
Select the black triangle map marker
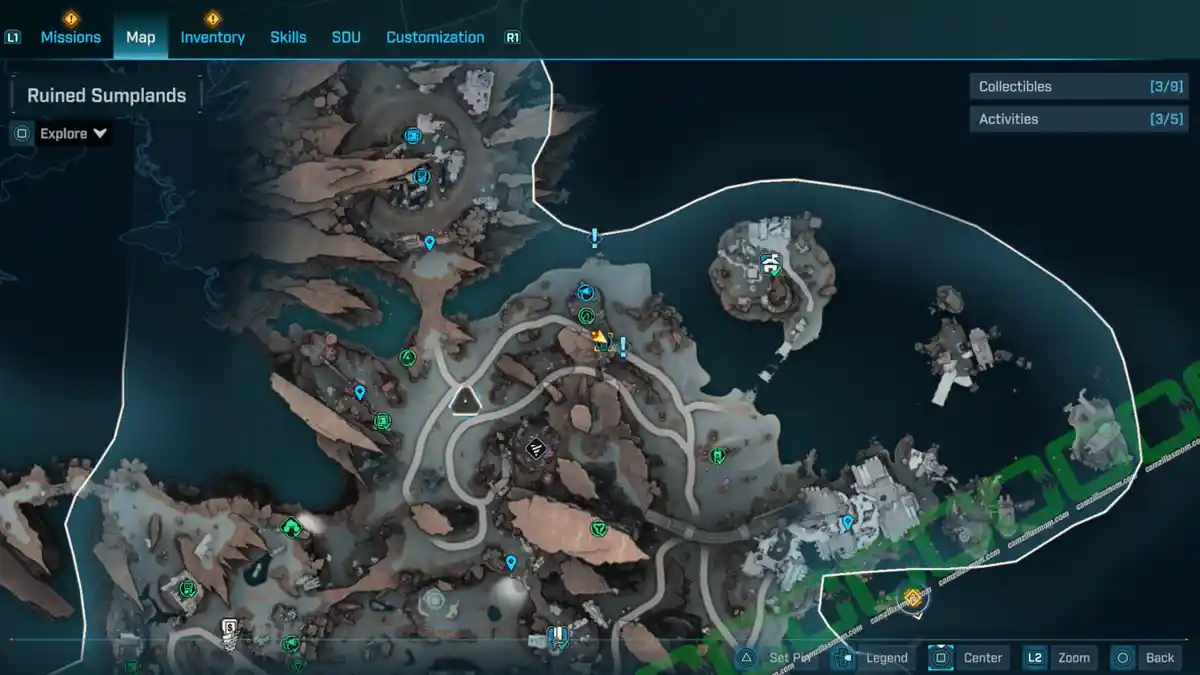coord(465,401)
